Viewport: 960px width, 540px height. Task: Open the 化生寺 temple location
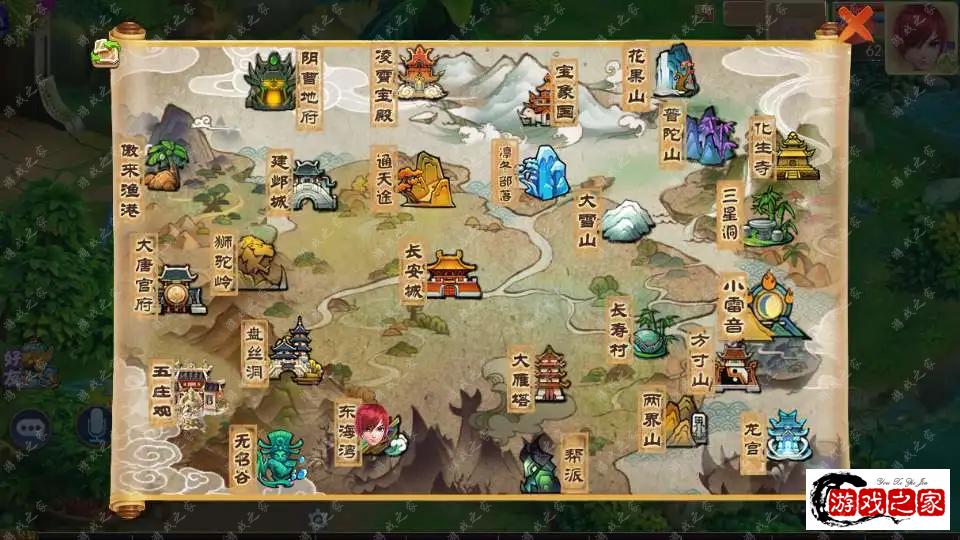pos(795,156)
